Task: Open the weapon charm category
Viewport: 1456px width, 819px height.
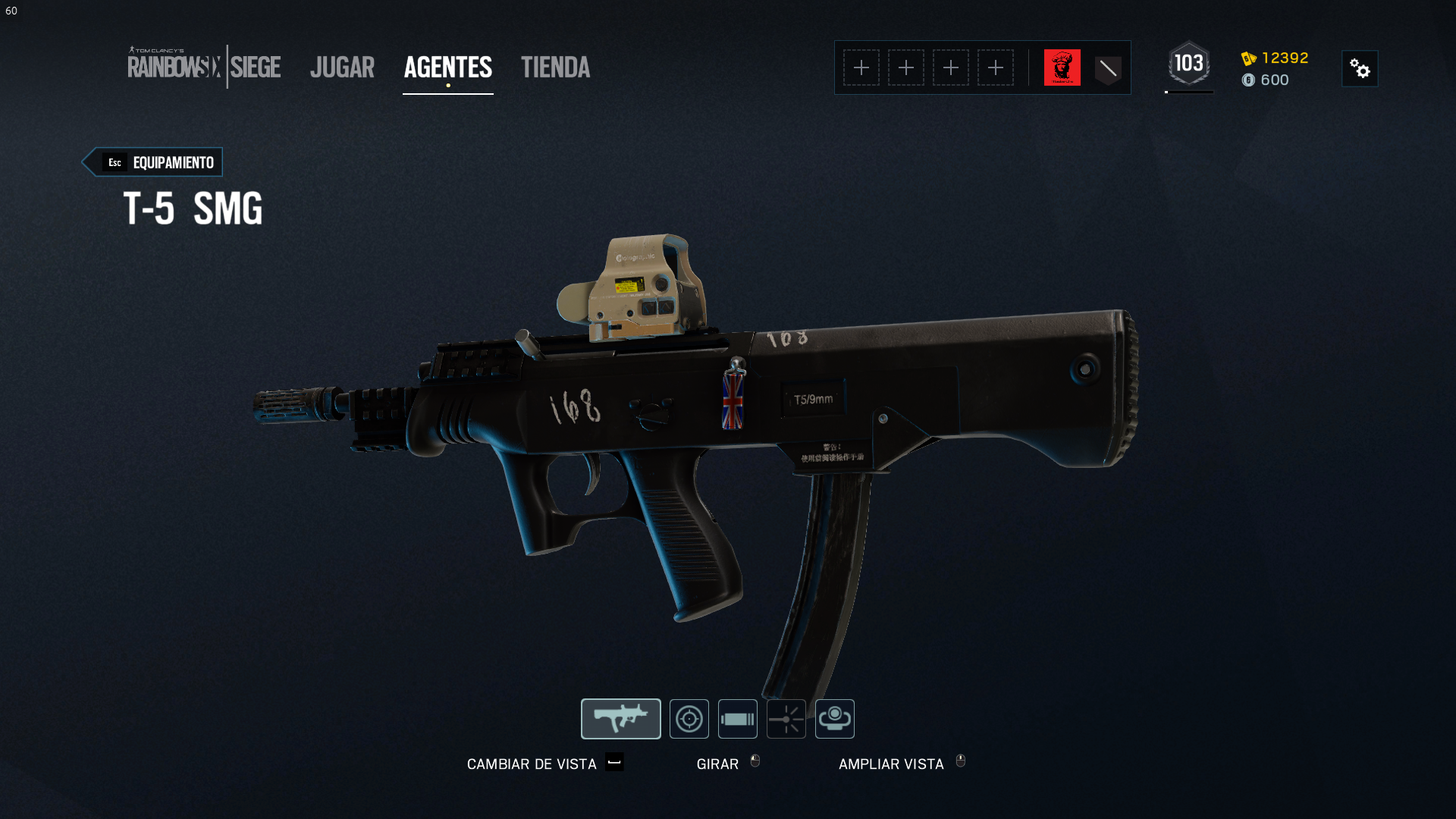Action: (x=834, y=718)
